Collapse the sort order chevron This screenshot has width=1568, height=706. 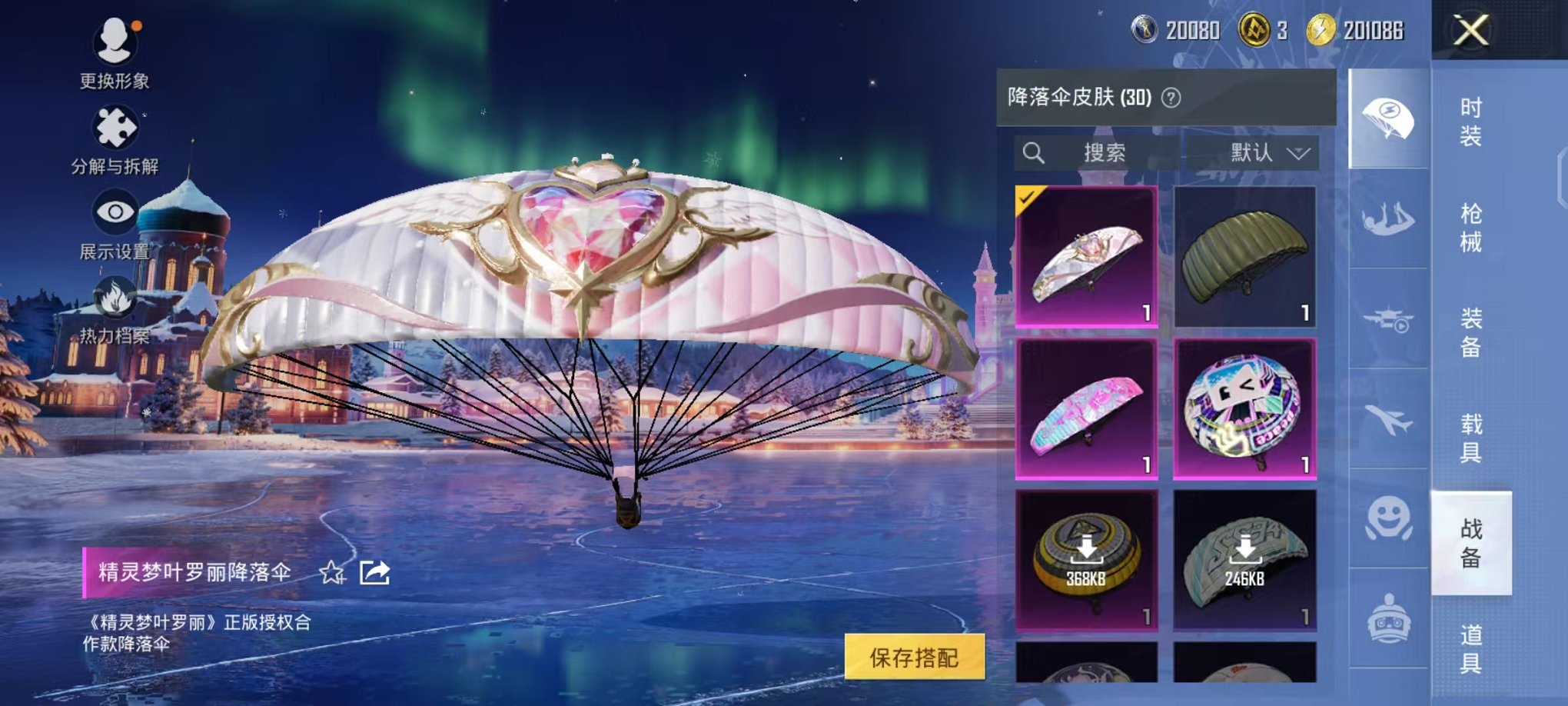[x=1299, y=152]
